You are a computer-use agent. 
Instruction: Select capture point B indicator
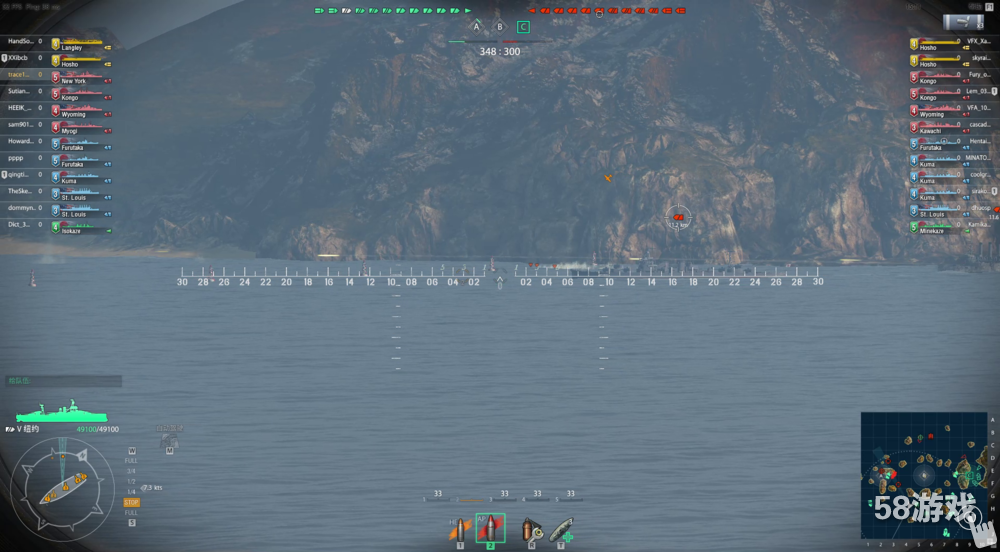pos(500,27)
